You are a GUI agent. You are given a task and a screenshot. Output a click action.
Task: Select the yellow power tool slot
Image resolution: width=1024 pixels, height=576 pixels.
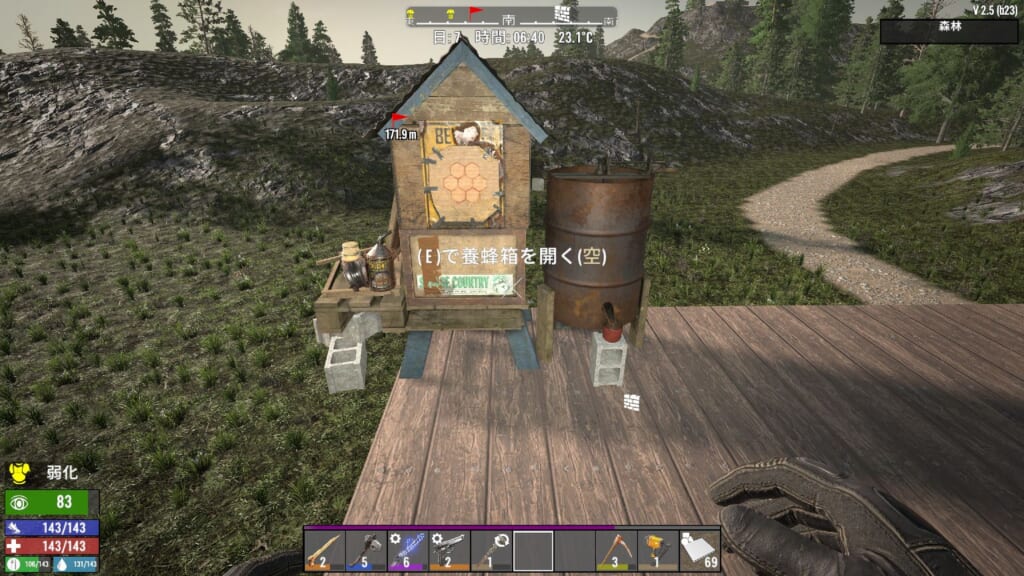(x=657, y=550)
